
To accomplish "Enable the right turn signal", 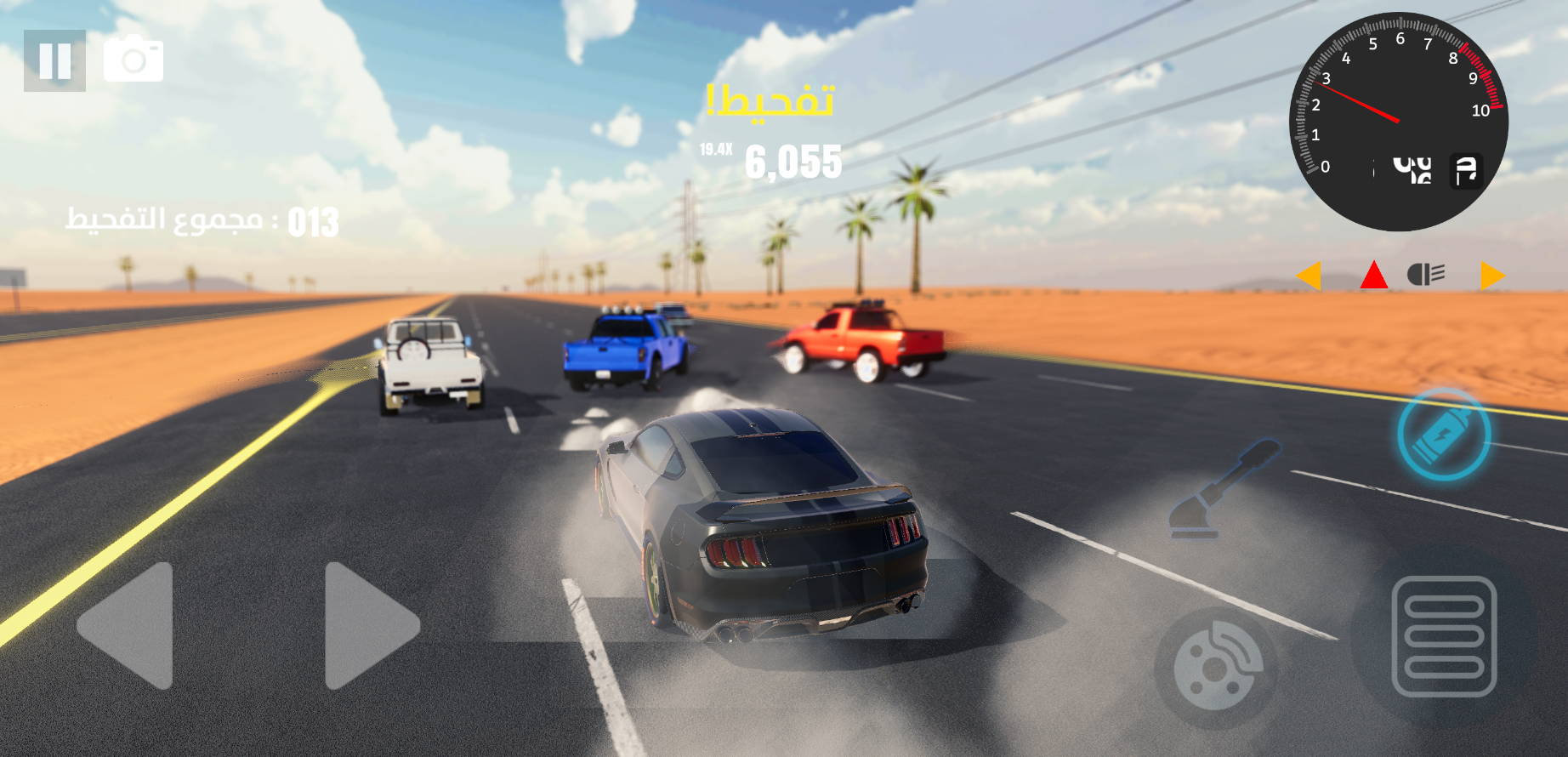I will click(1491, 276).
